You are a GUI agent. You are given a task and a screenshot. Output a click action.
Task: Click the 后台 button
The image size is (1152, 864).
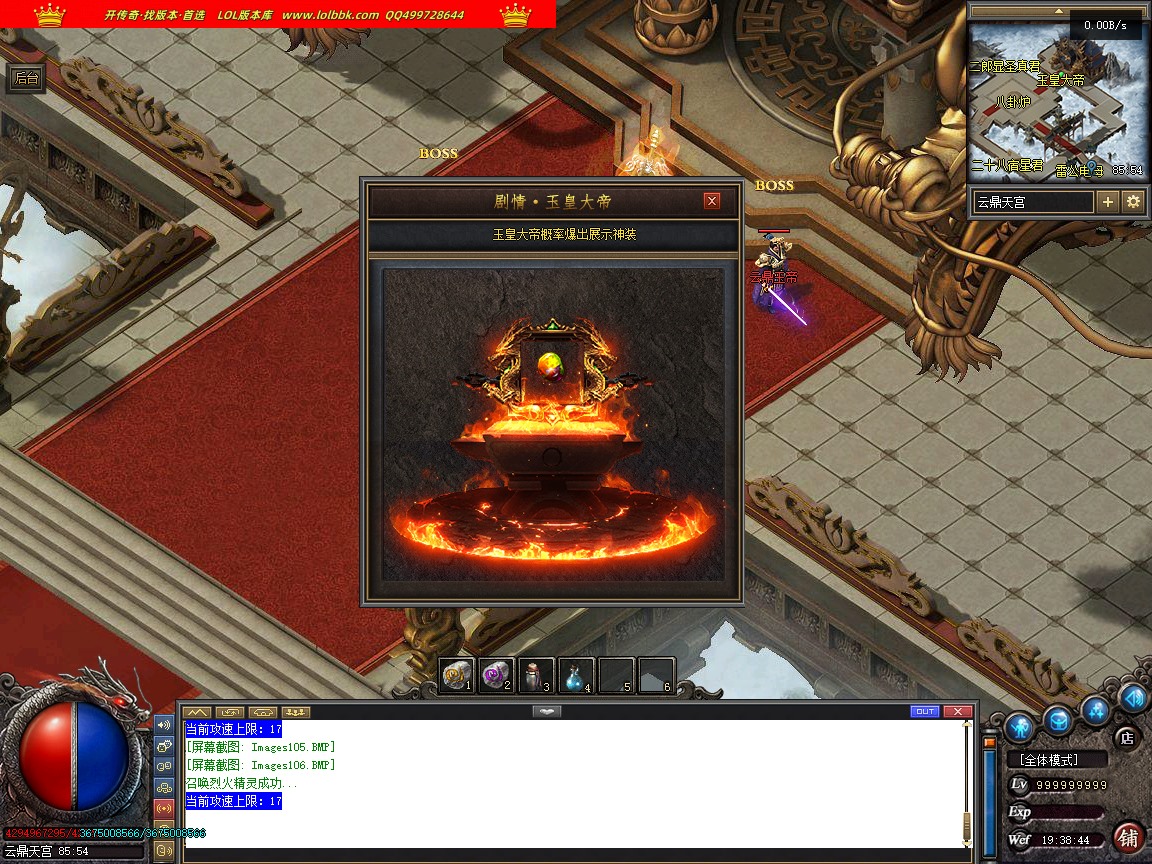pyautogui.click(x=27, y=80)
